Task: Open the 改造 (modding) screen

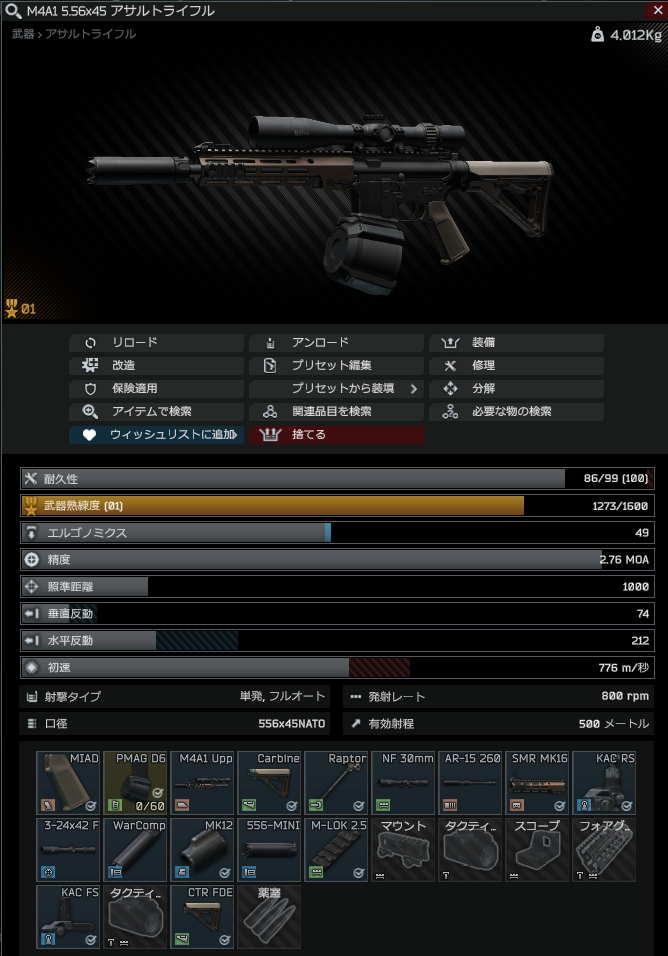Action: tap(156, 366)
